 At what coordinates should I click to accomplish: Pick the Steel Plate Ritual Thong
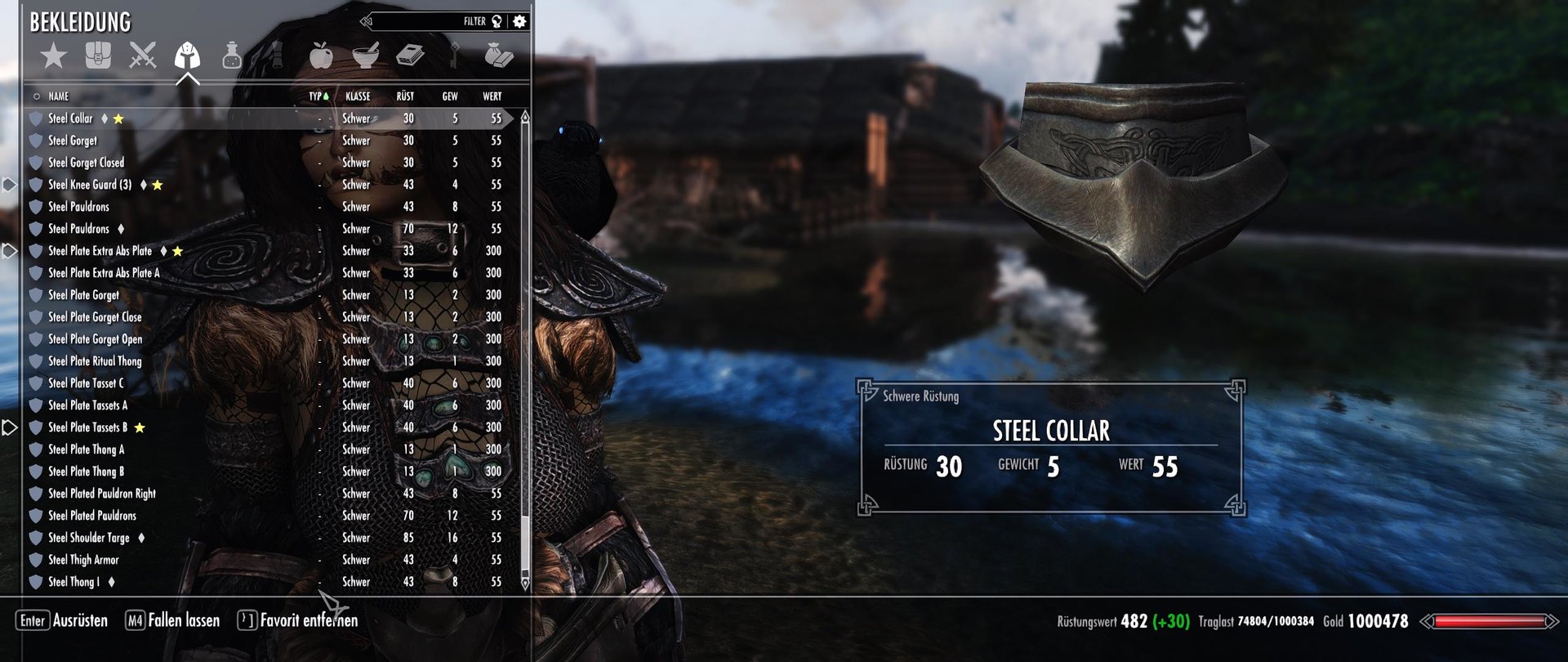click(x=95, y=361)
